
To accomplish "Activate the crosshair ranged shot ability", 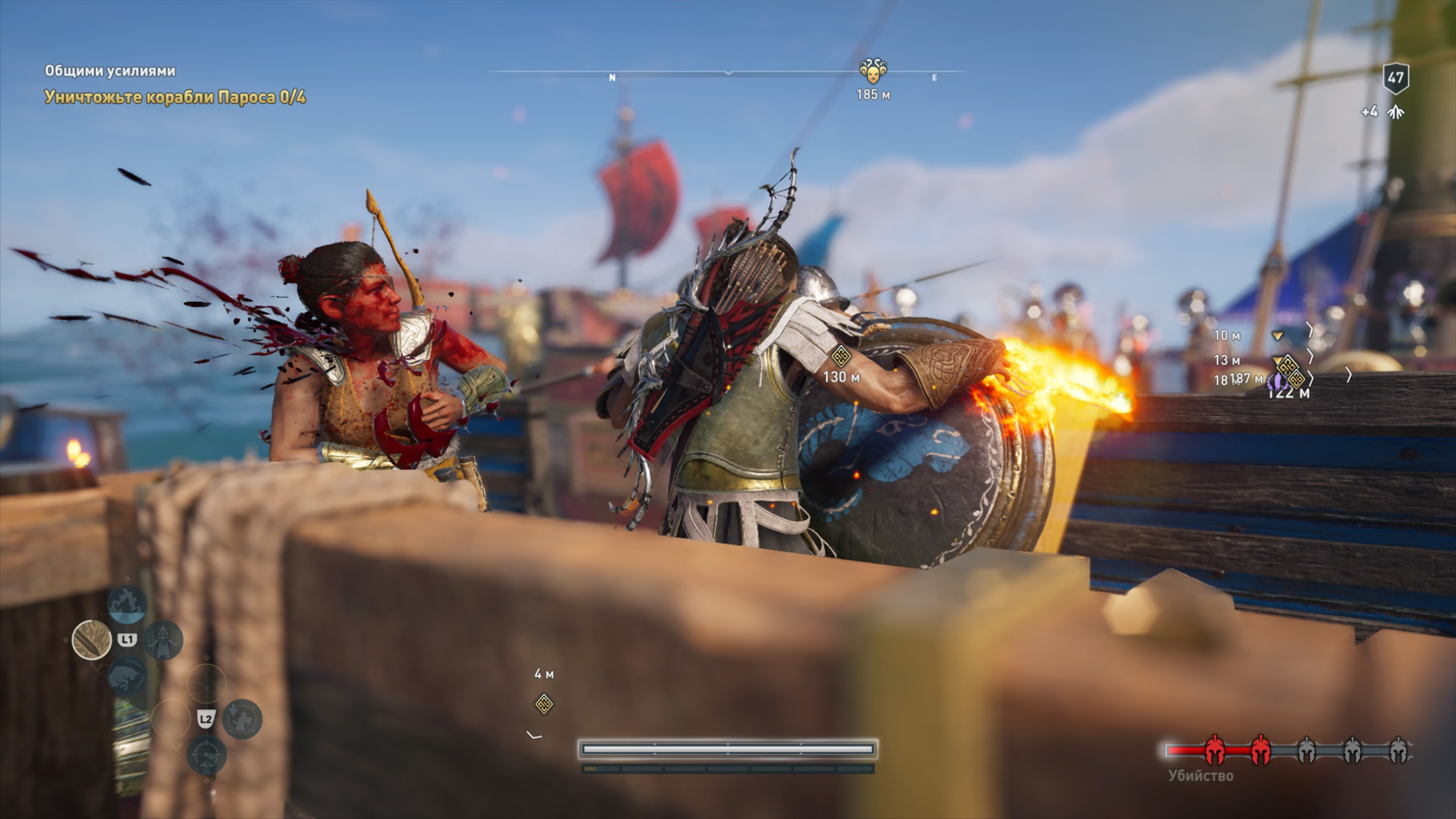I will [x=206, y=756].
